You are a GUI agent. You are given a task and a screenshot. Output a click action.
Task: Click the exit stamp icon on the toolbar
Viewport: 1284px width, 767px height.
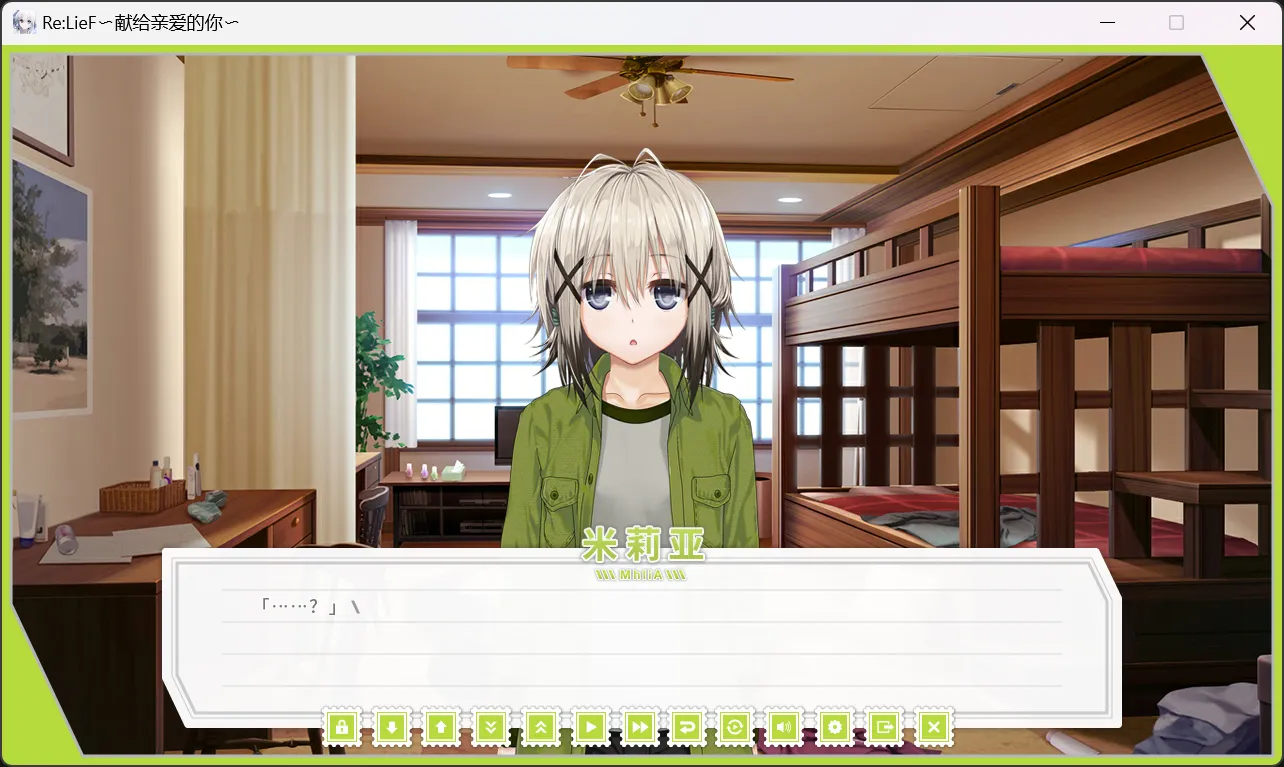(884, 727)
